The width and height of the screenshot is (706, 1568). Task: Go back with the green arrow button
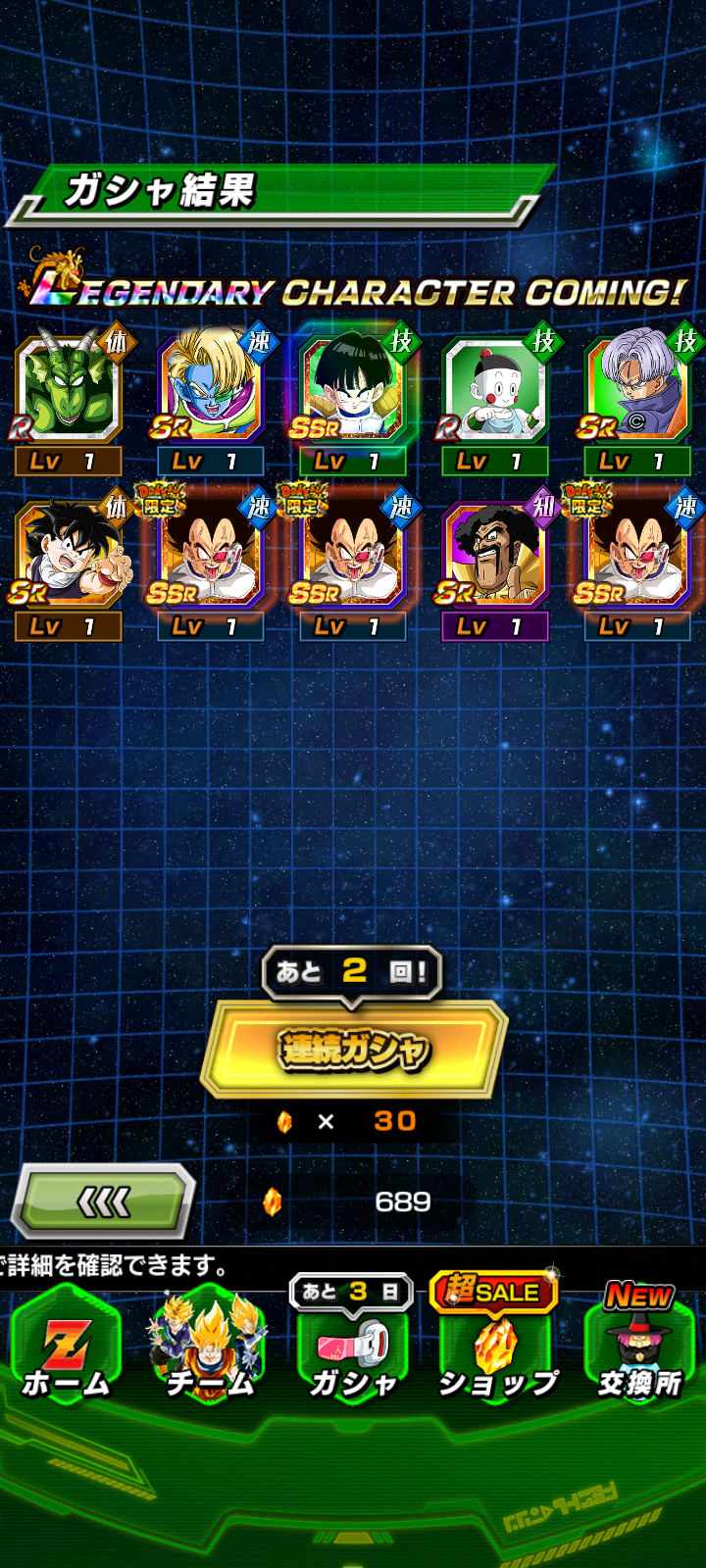(x=102, y=1201)
